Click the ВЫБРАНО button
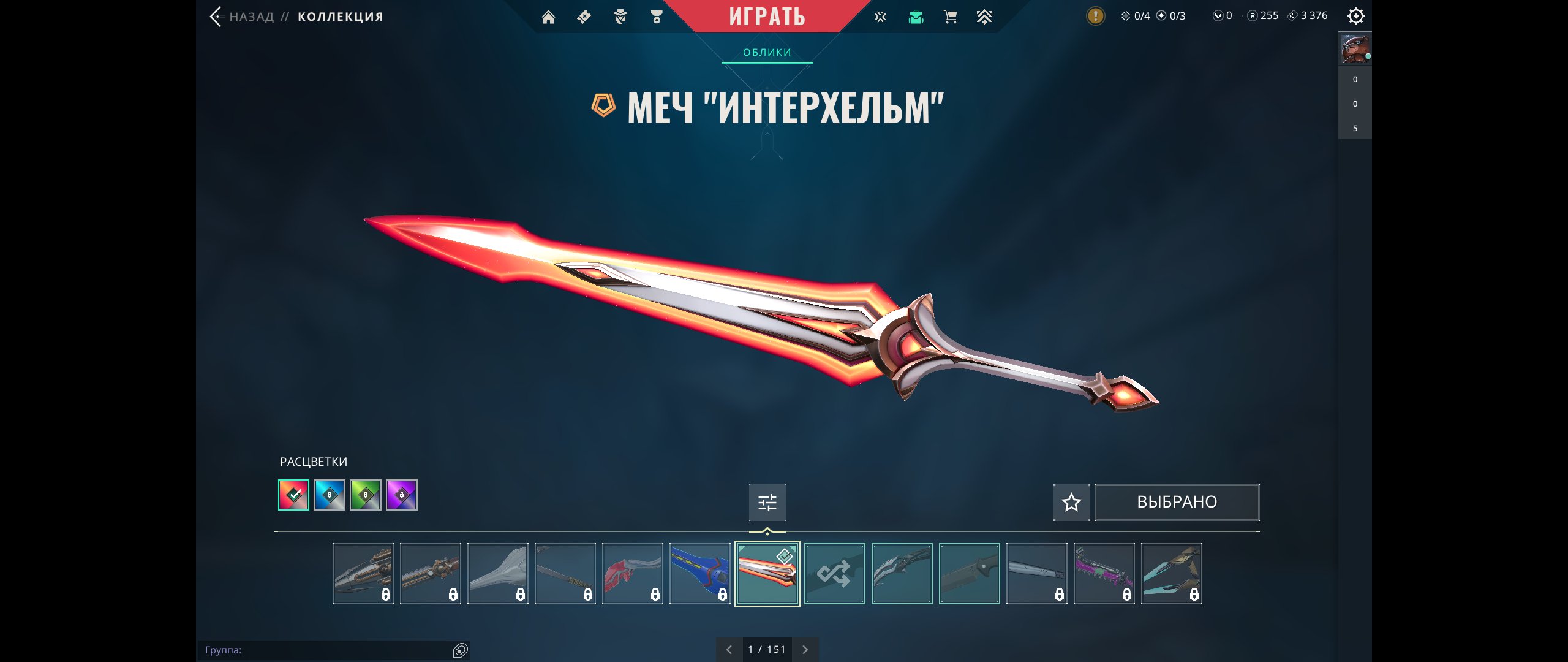This screenshot has width=1568, height=662. (1177, 503)
